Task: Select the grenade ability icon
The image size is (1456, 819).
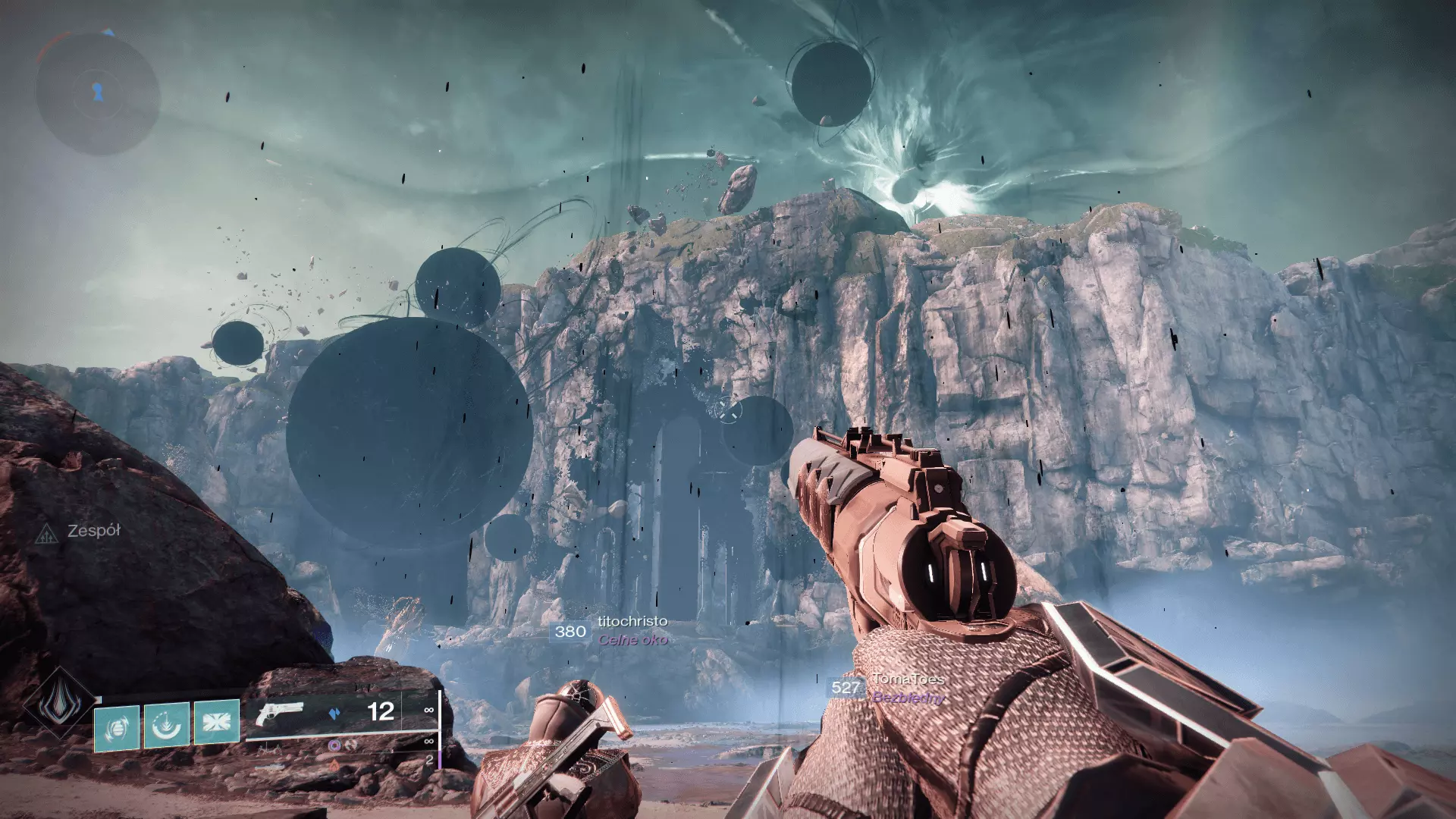Action: pos(117,727)
